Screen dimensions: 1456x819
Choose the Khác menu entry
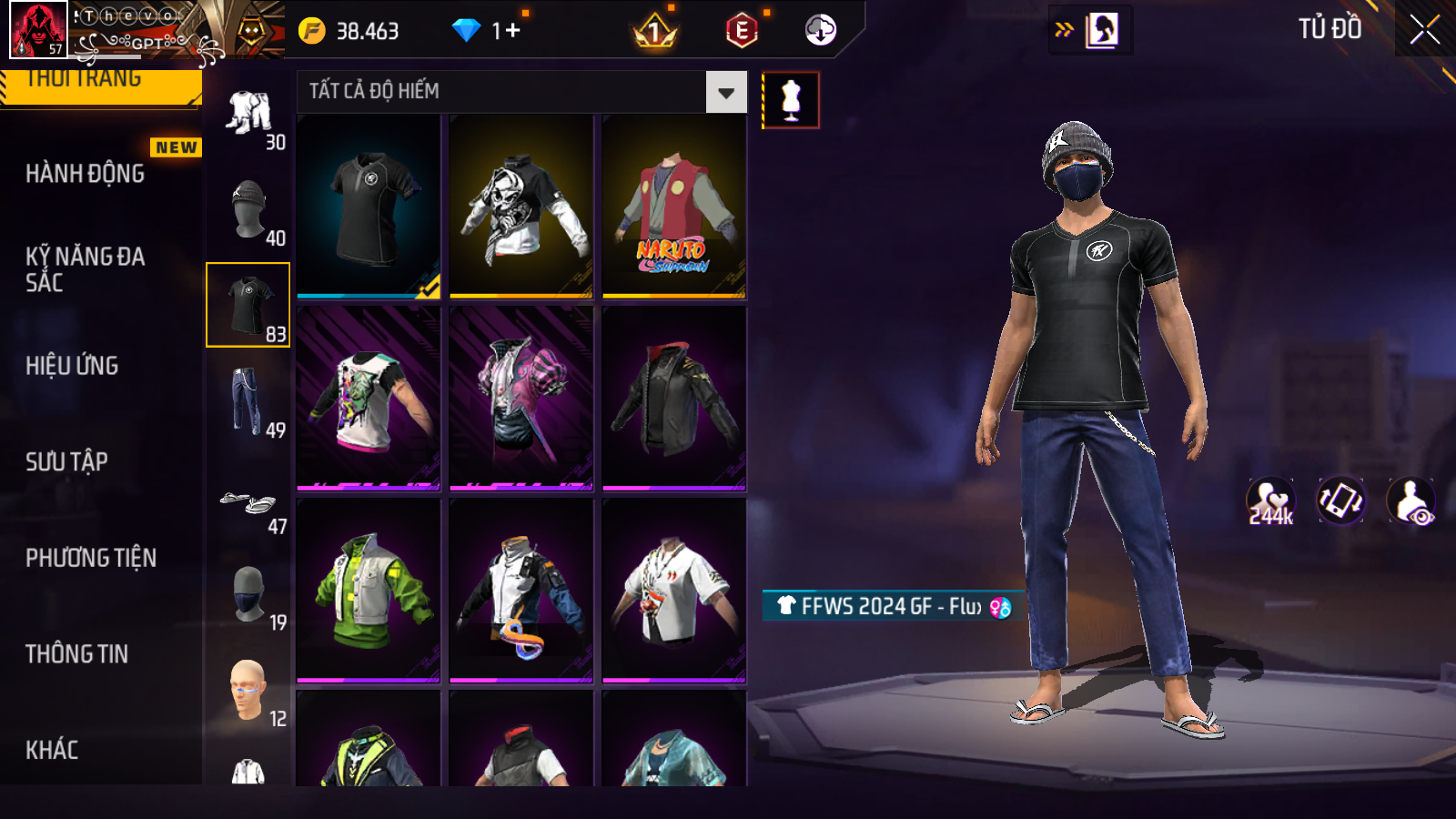(x=53, y=750)
